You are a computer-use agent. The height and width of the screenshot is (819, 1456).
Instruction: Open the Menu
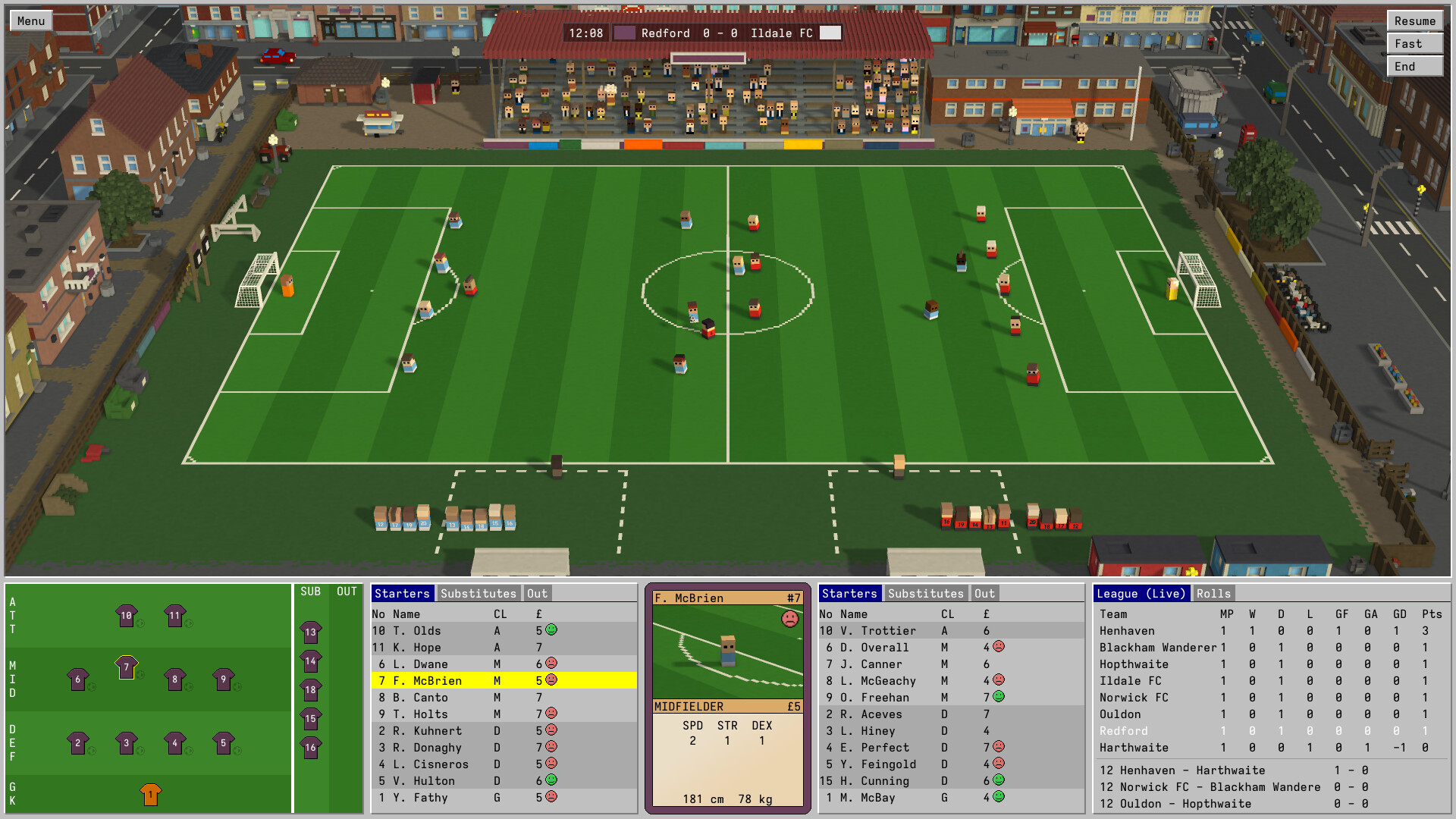point(30,20)
